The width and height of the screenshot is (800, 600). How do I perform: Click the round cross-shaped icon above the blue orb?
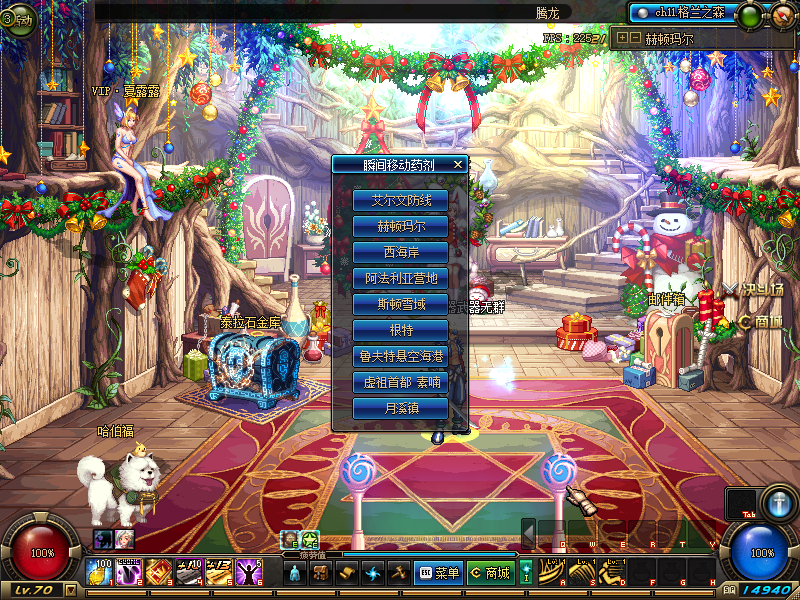point(778,502)
